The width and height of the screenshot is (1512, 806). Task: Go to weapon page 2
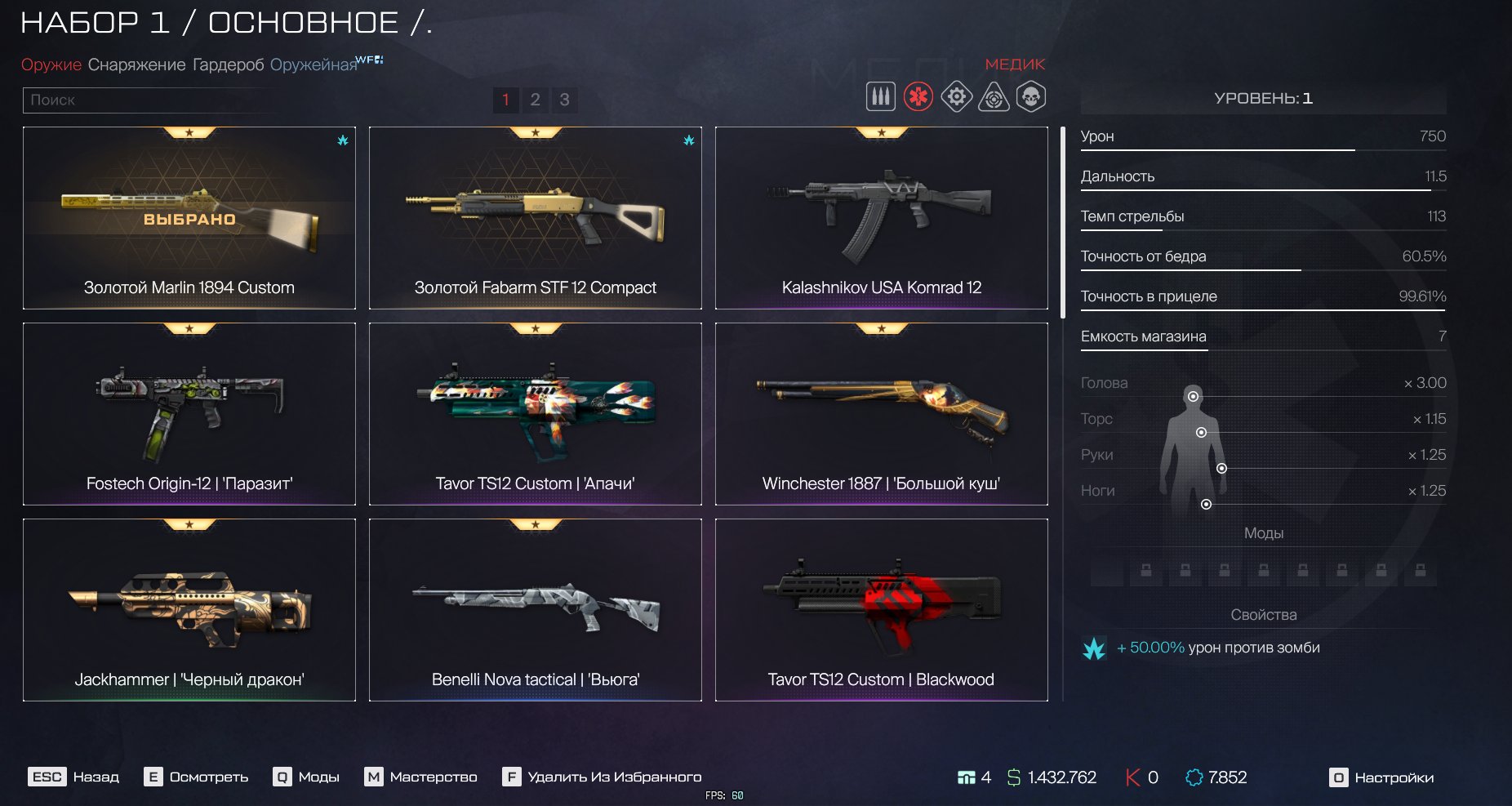click(x=535, y=100)
